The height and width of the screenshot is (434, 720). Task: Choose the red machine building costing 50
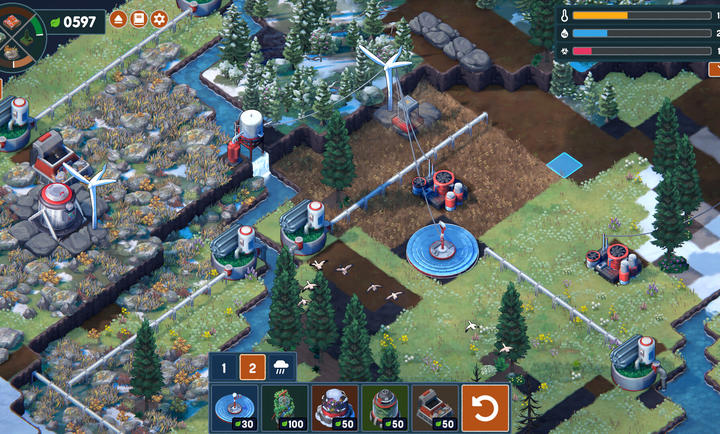[x=434, y=407]
